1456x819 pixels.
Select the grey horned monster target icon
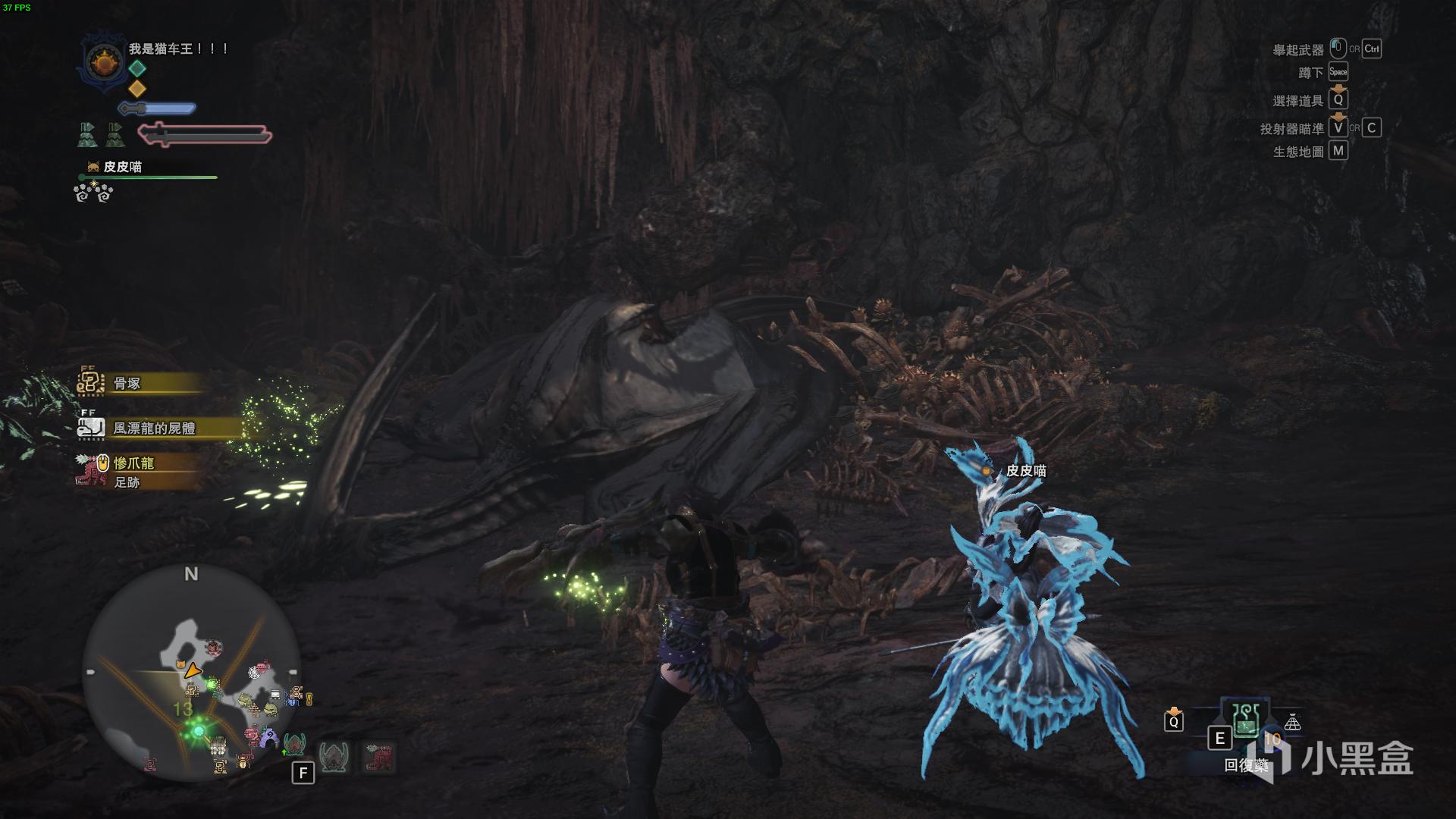(334, 757)
